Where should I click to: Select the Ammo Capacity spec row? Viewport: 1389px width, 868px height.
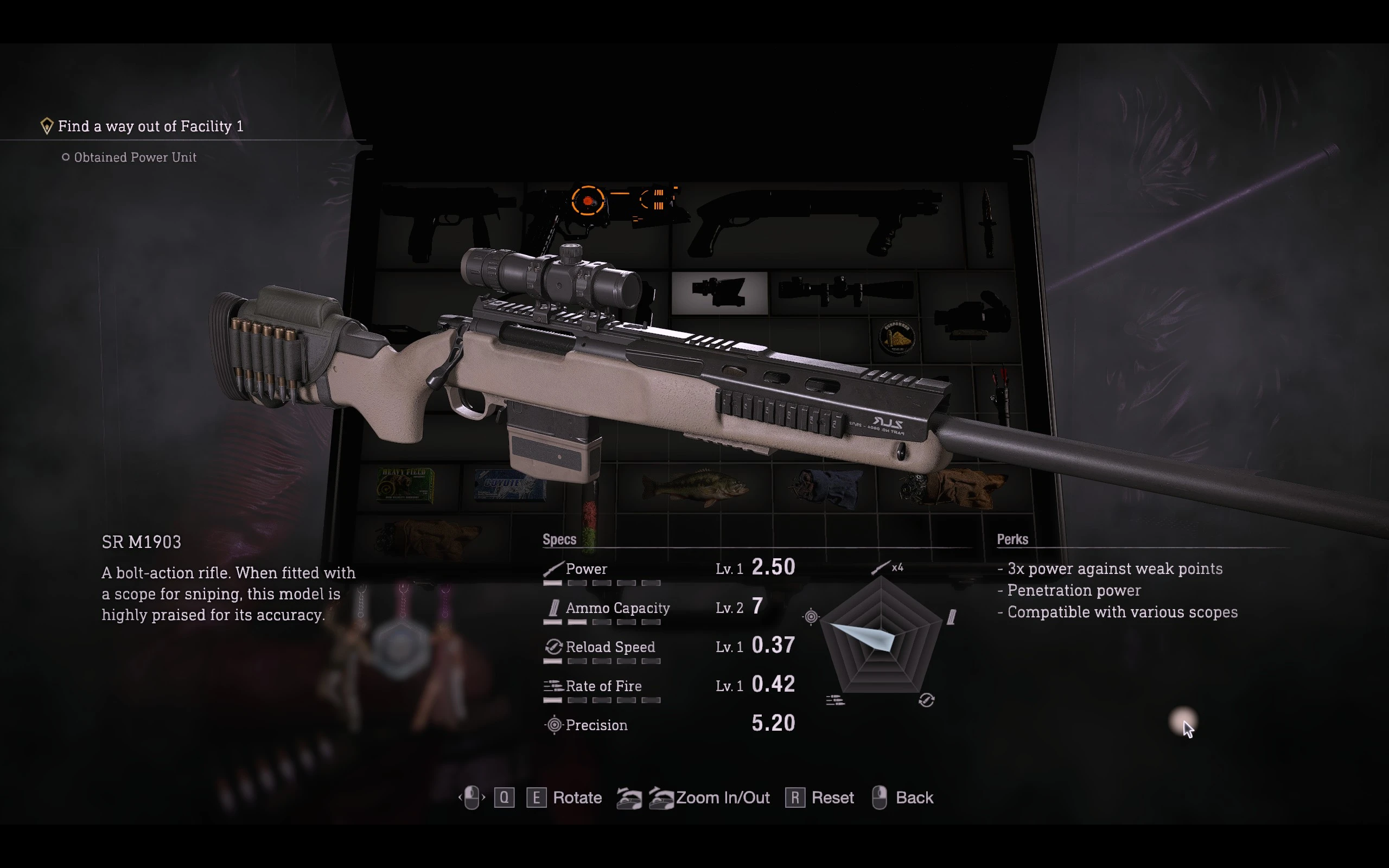[668, 609]
